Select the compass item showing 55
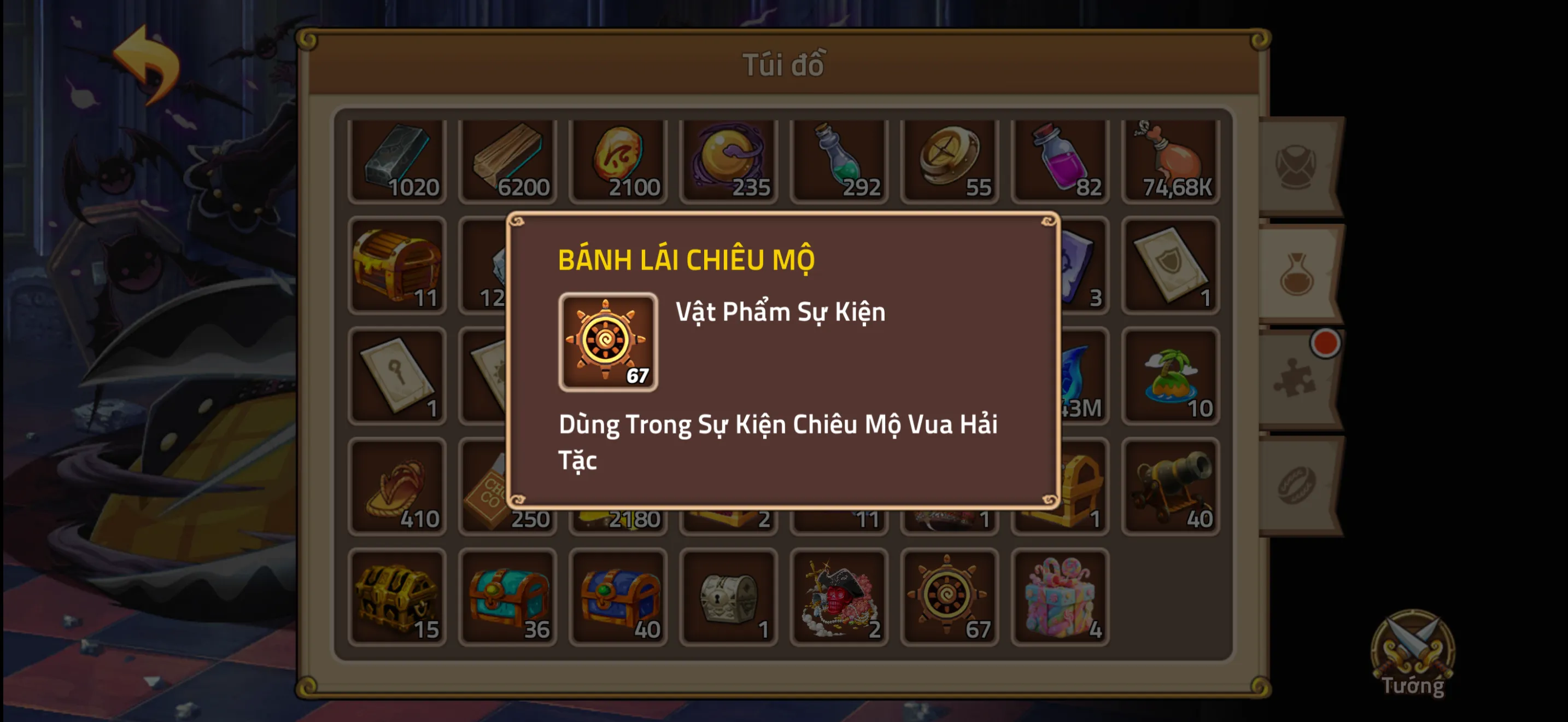Screen dimensions: 1568x722 tap(950, 160)
